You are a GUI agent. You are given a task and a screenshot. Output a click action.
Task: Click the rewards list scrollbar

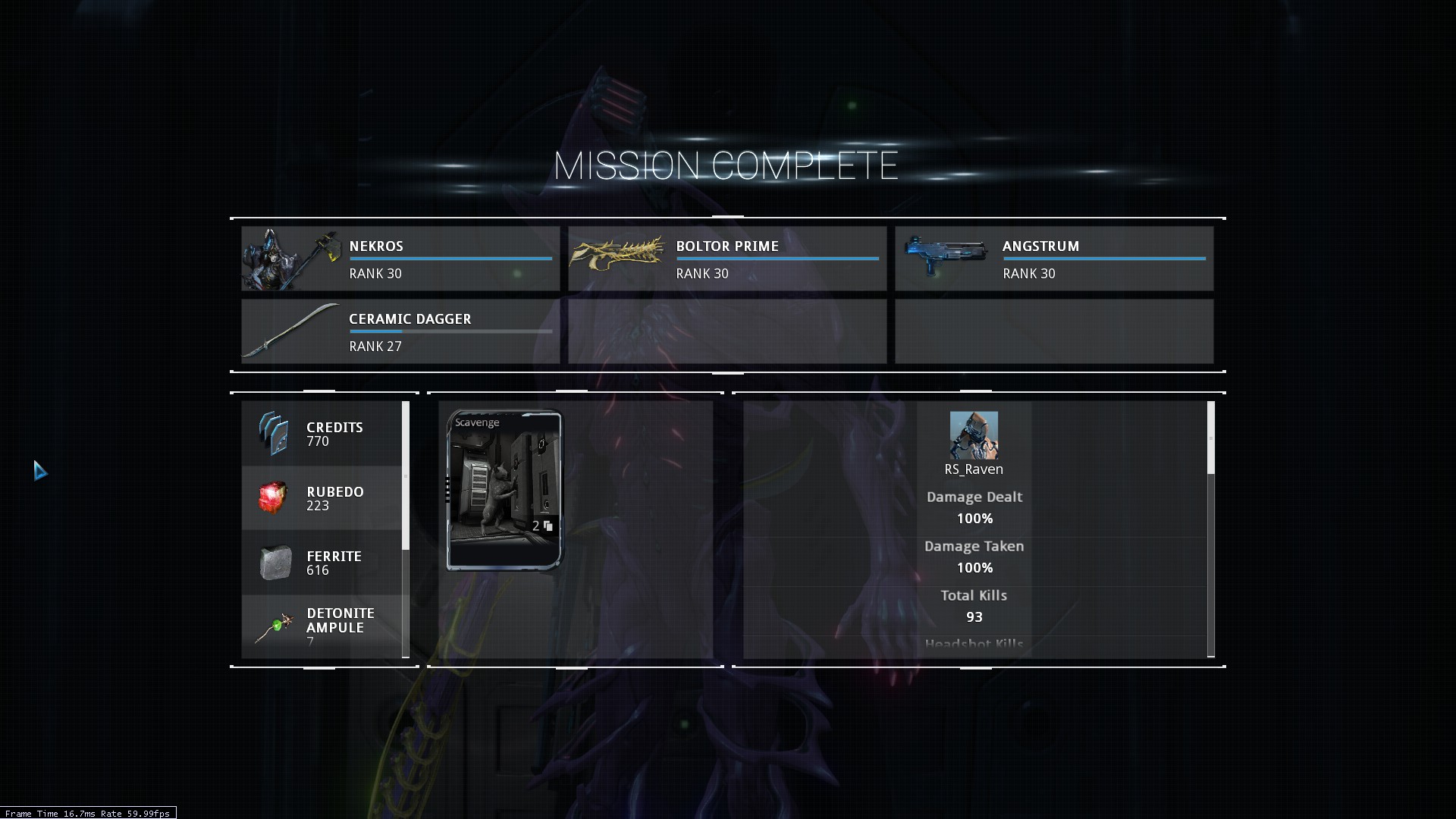tap(406, 475)
